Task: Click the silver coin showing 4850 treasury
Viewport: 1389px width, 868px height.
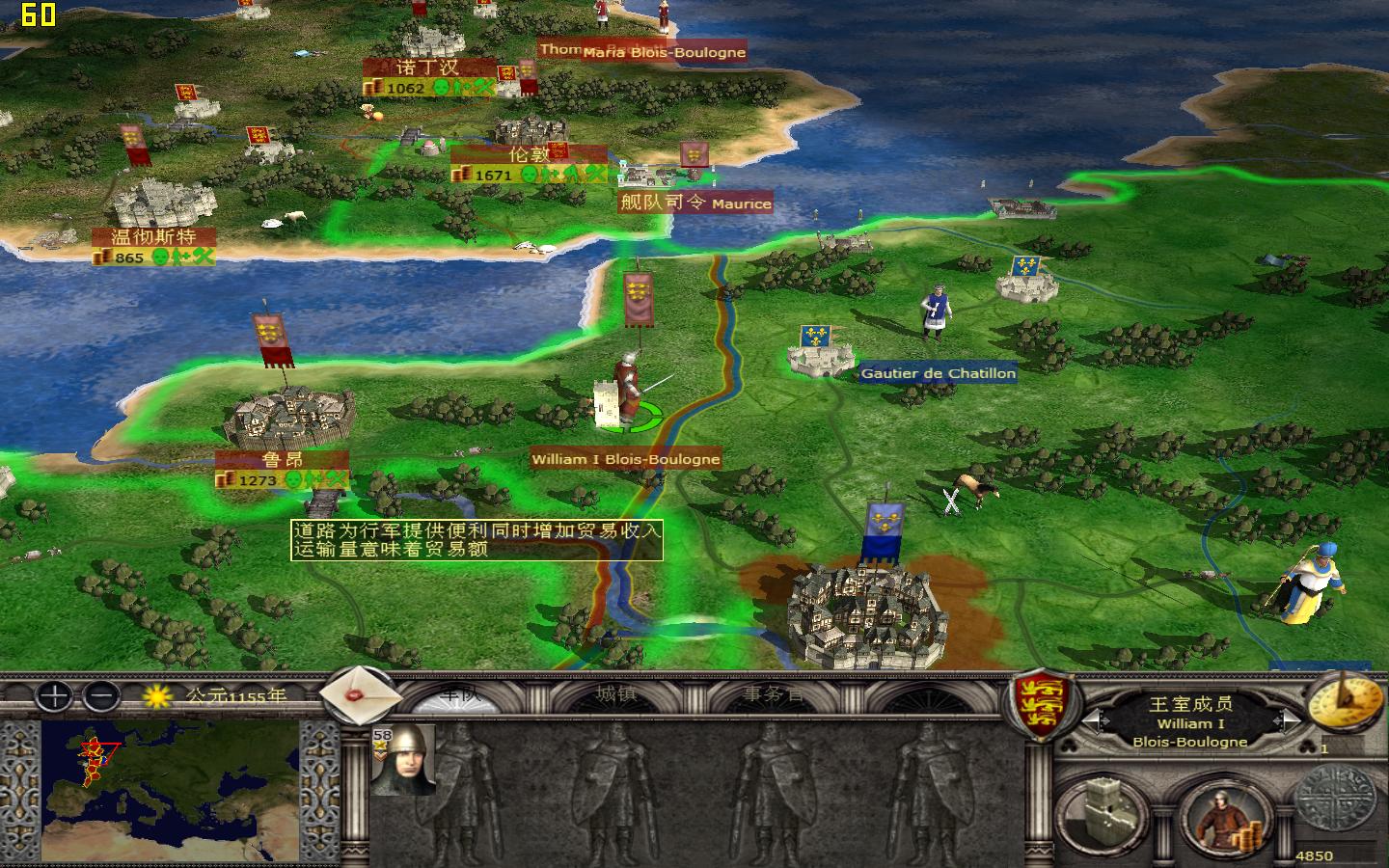Action: [1336, 803]
